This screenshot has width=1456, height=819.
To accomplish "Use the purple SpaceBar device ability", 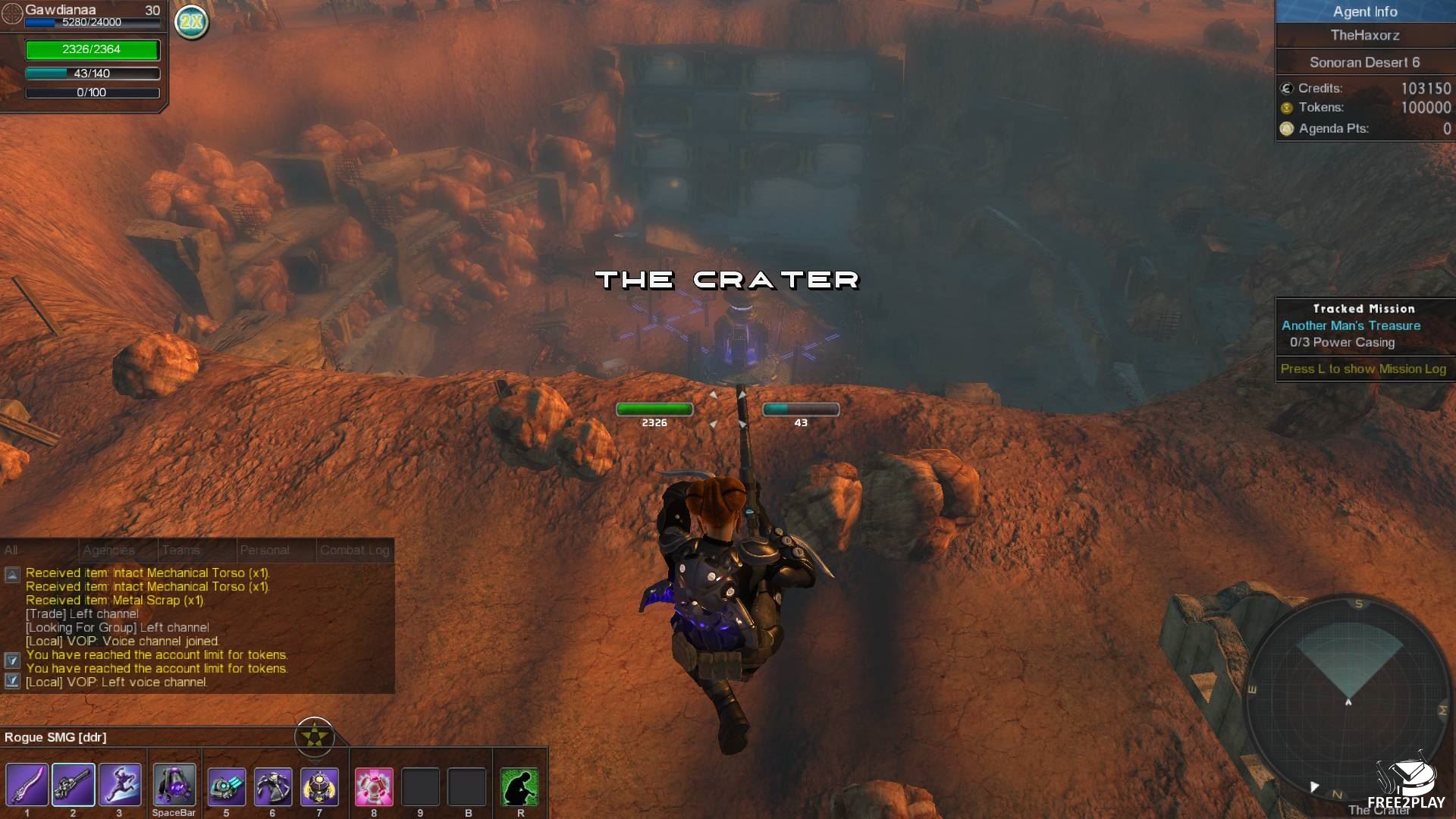I will point(174,785).
